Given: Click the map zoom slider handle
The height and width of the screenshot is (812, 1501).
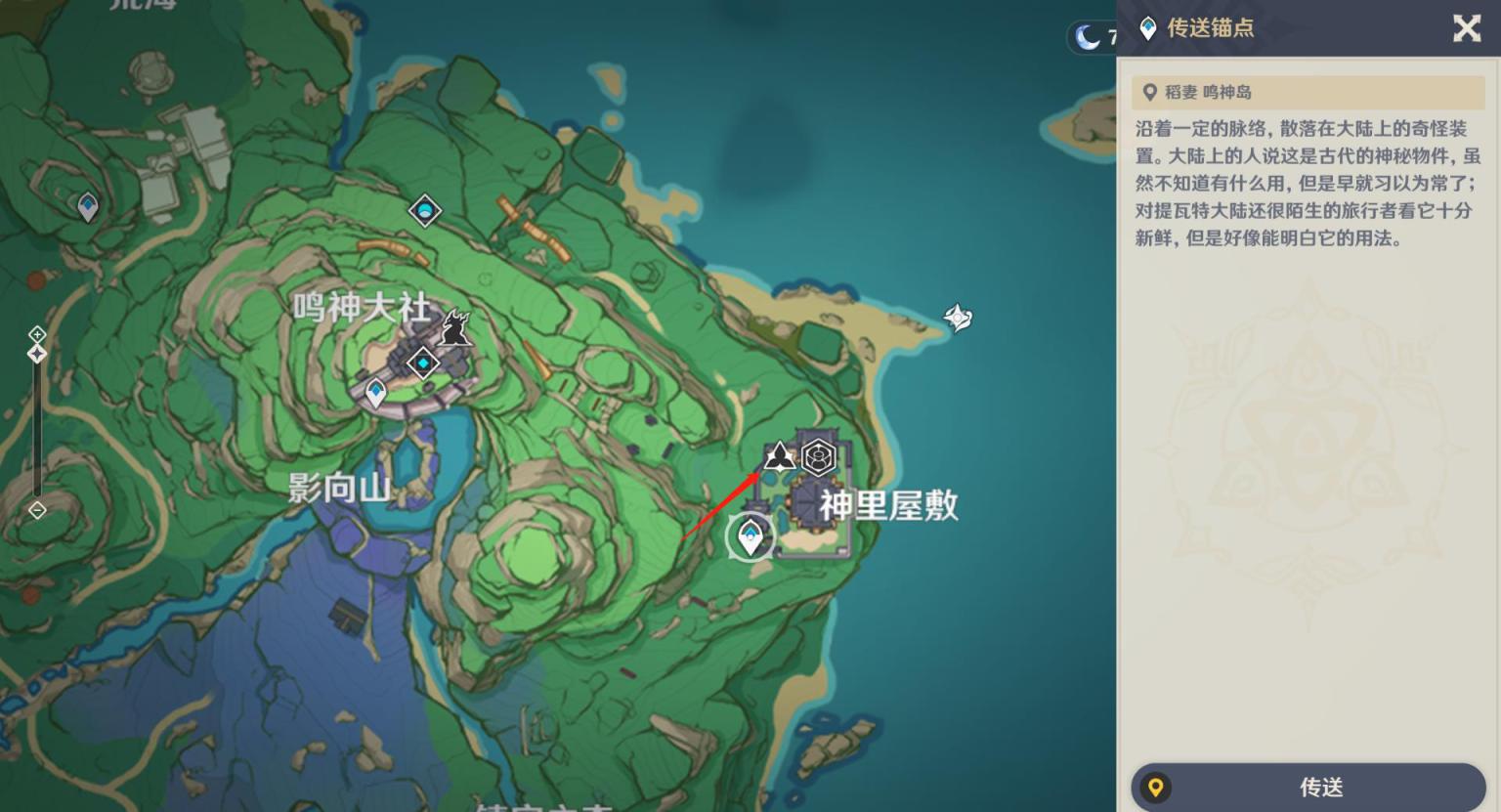Looking at the screenshot, I should pos(37,354).
